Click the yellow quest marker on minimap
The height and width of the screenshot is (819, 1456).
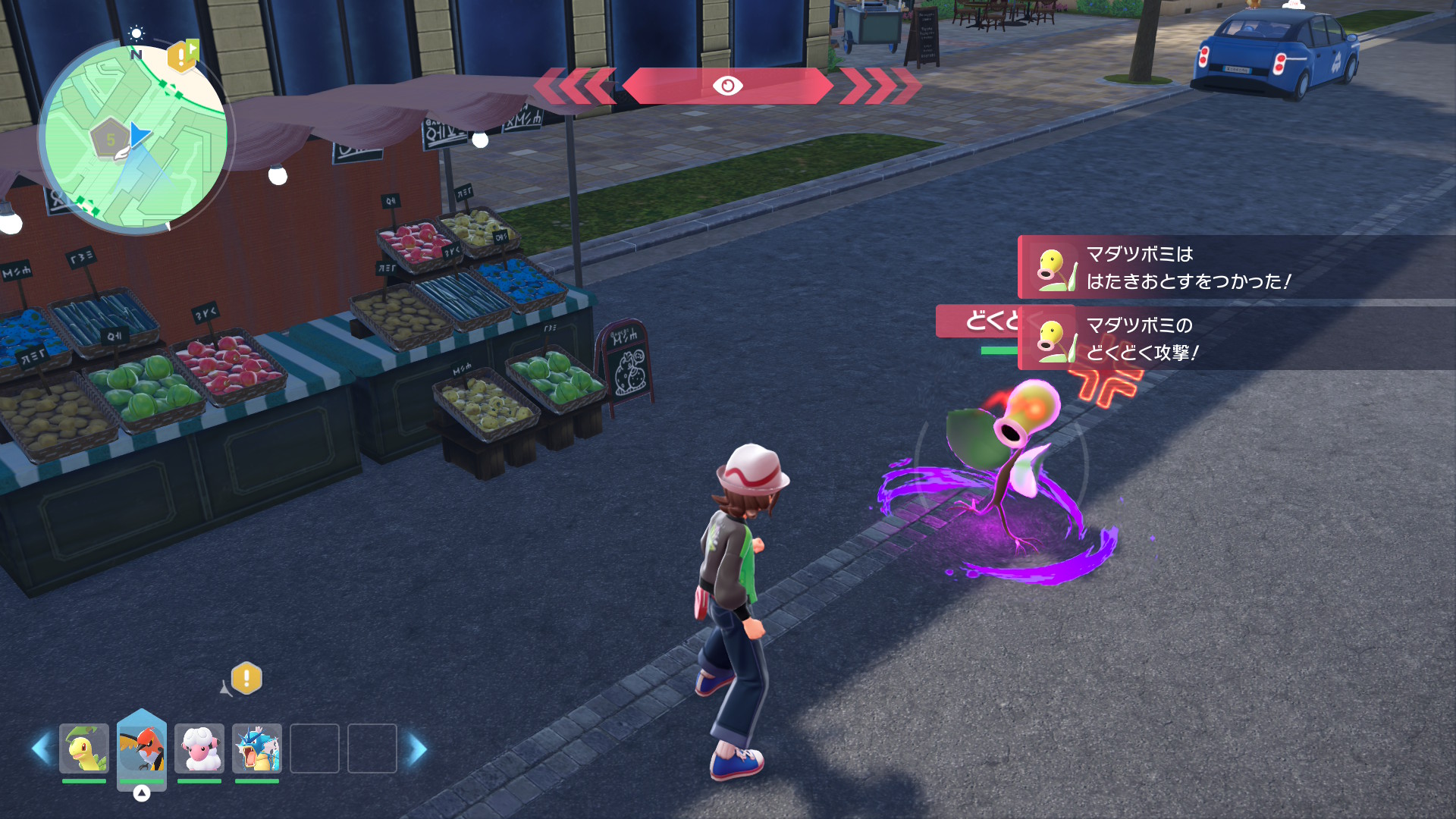point(181,56)
